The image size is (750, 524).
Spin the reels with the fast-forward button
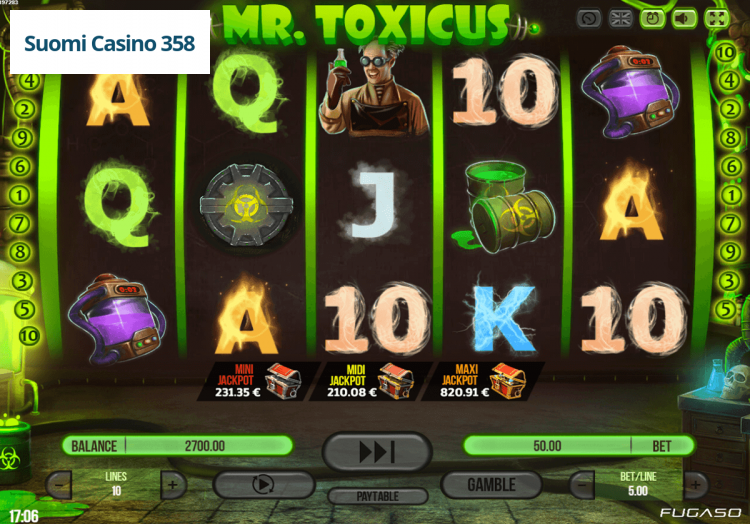point(377,452)
